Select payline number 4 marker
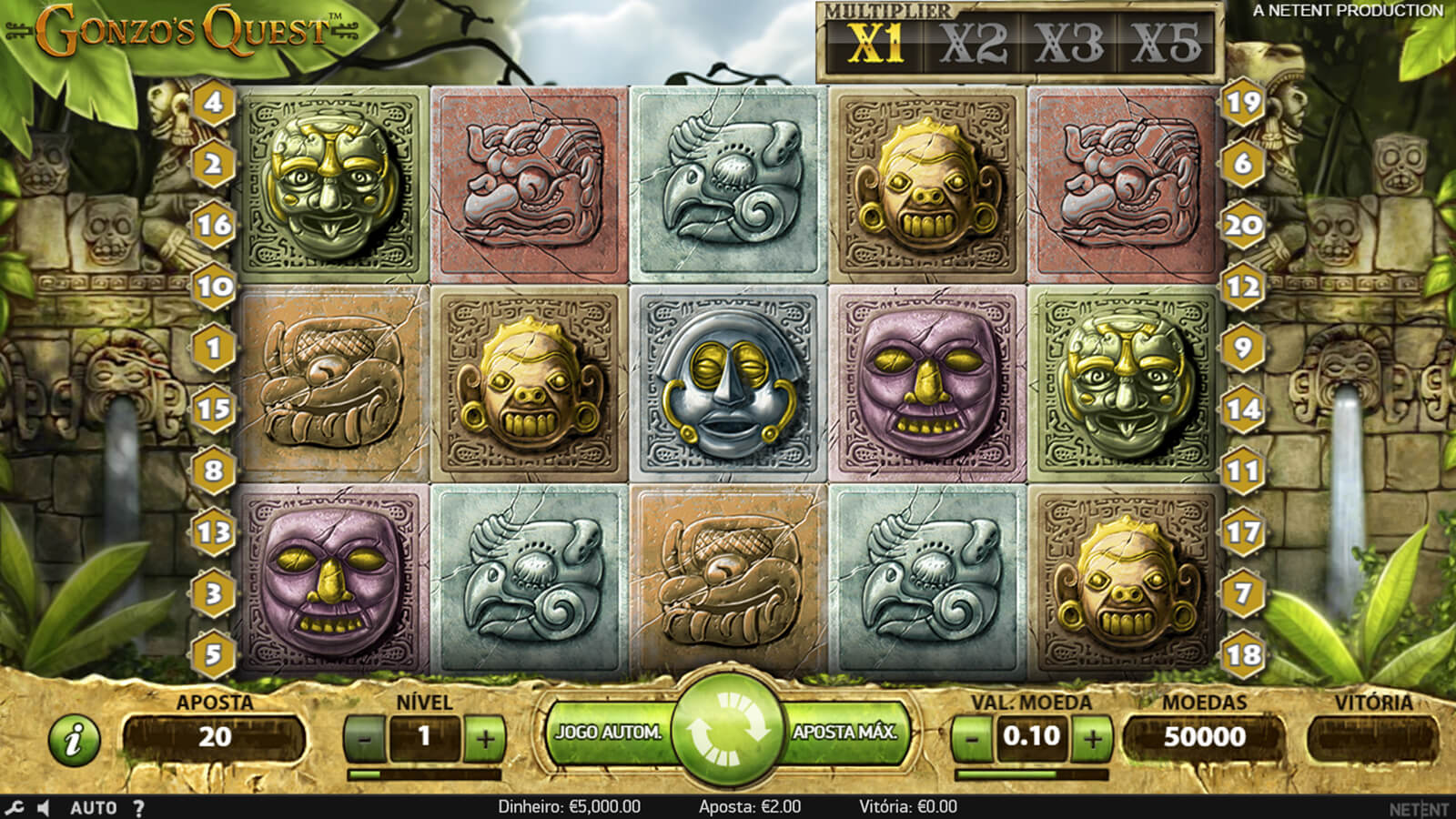This screenshot has height=819, width=1456. pyautogui.click(x=214, y=102)
